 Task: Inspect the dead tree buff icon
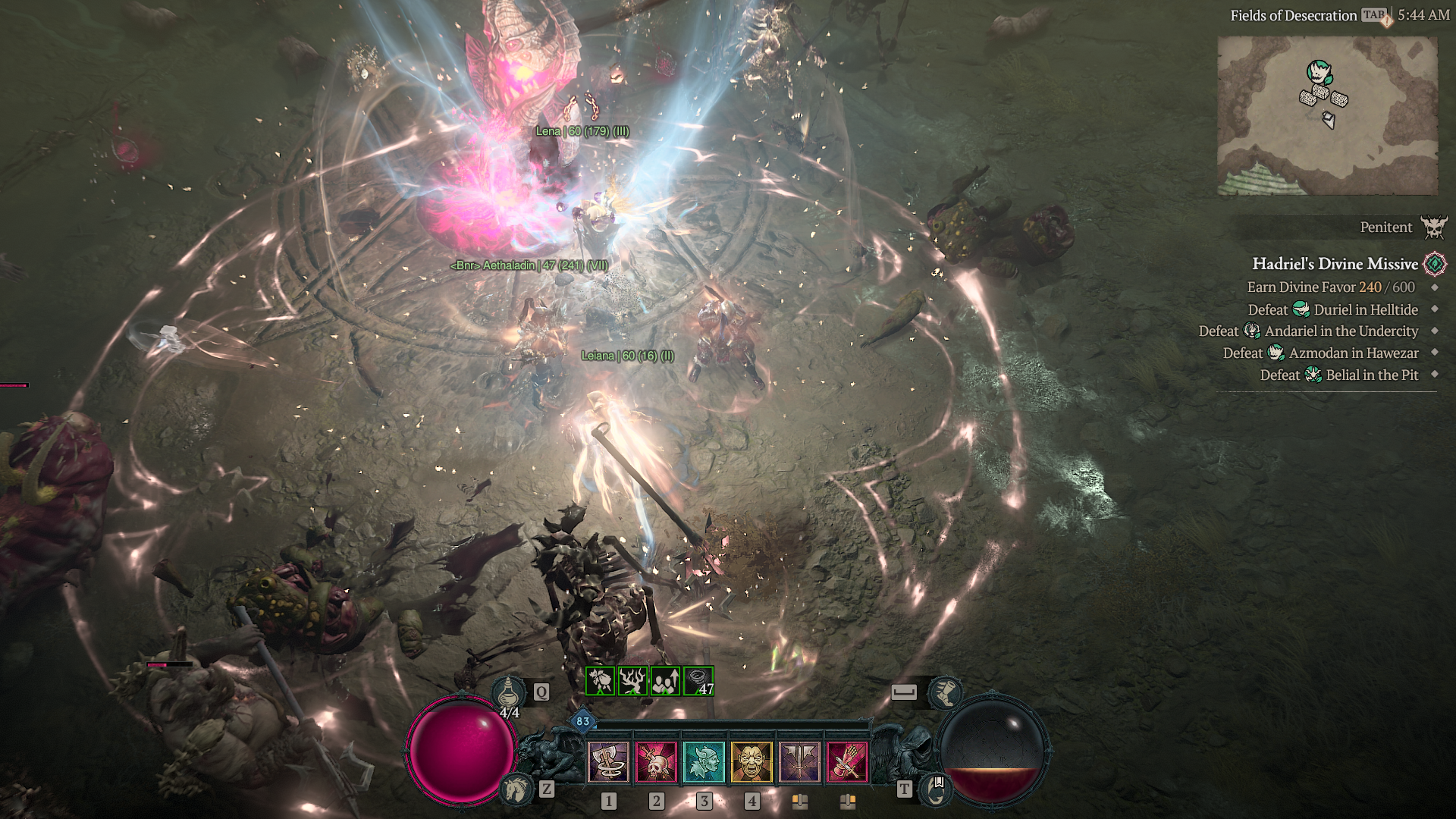pos(632,681)
